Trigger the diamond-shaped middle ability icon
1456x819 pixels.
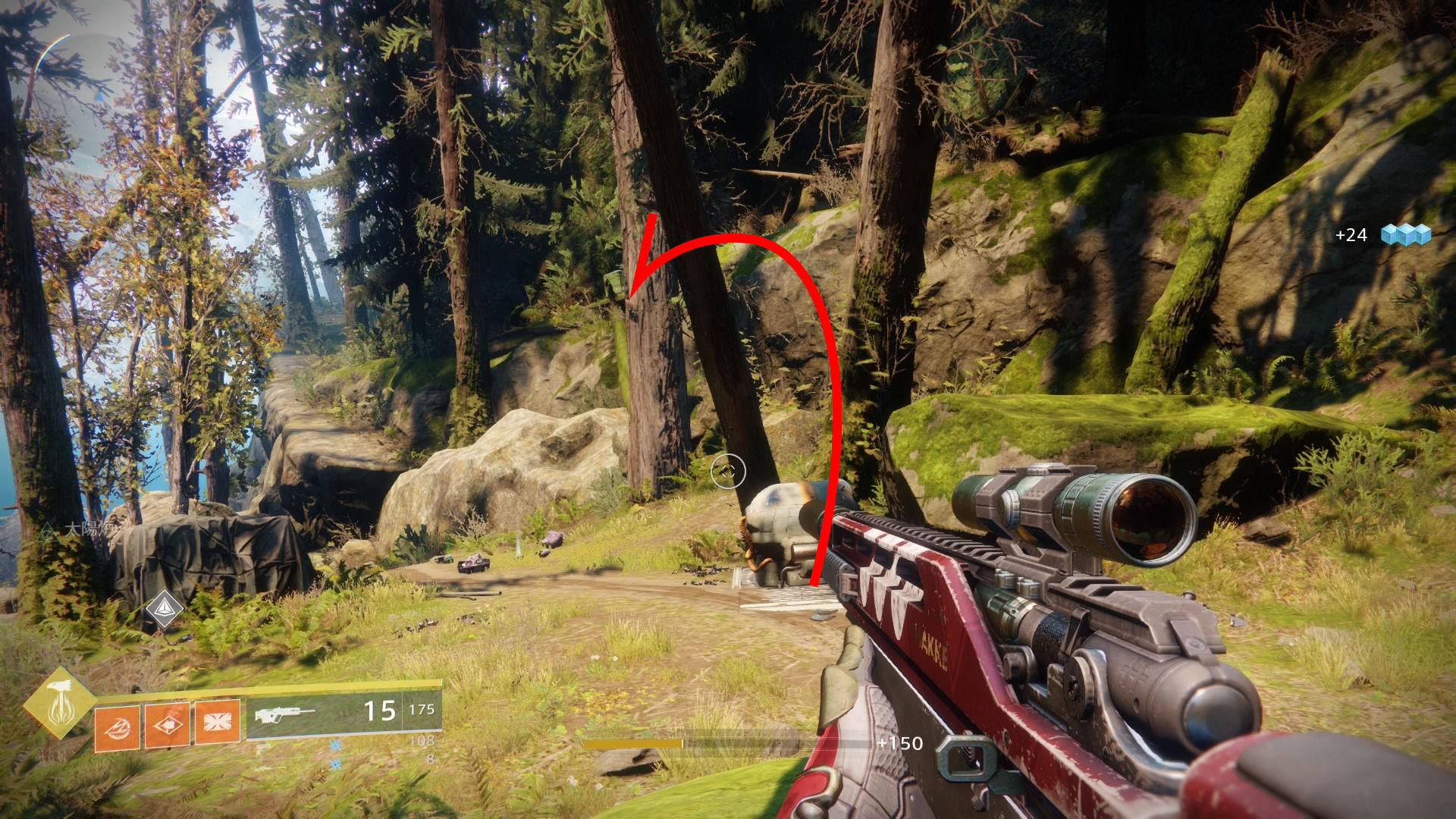pos(167,726)
